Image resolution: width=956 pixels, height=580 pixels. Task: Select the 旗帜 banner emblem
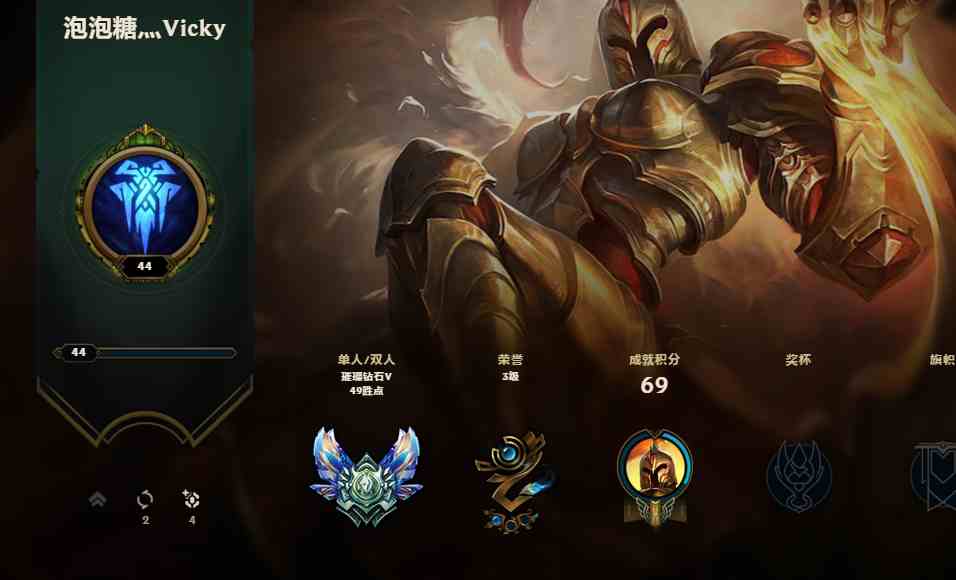click(x=935, y=474)
